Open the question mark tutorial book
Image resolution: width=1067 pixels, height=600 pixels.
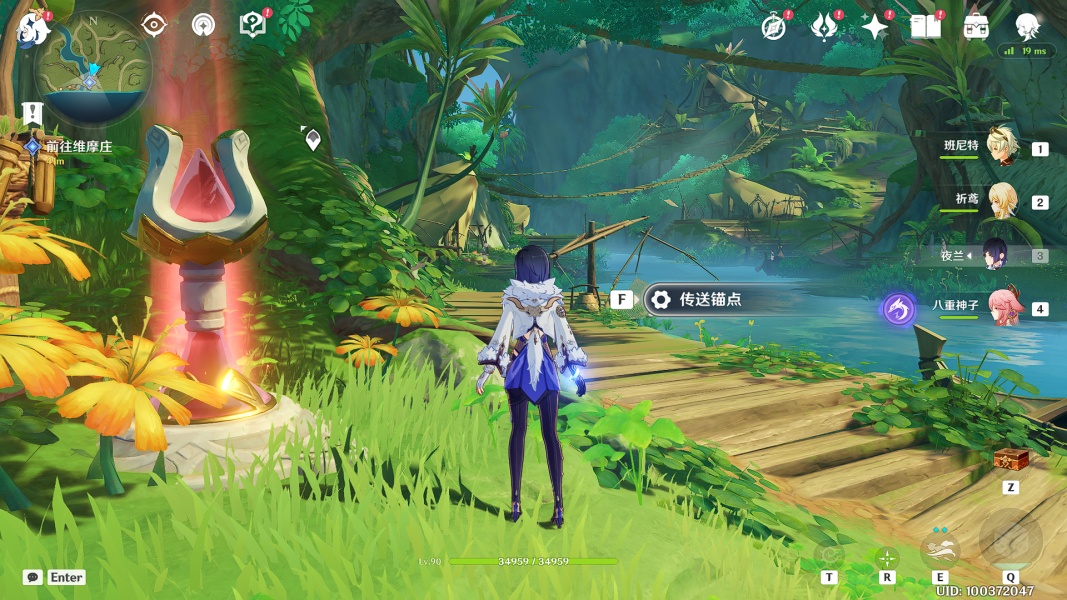click(252, 25)
